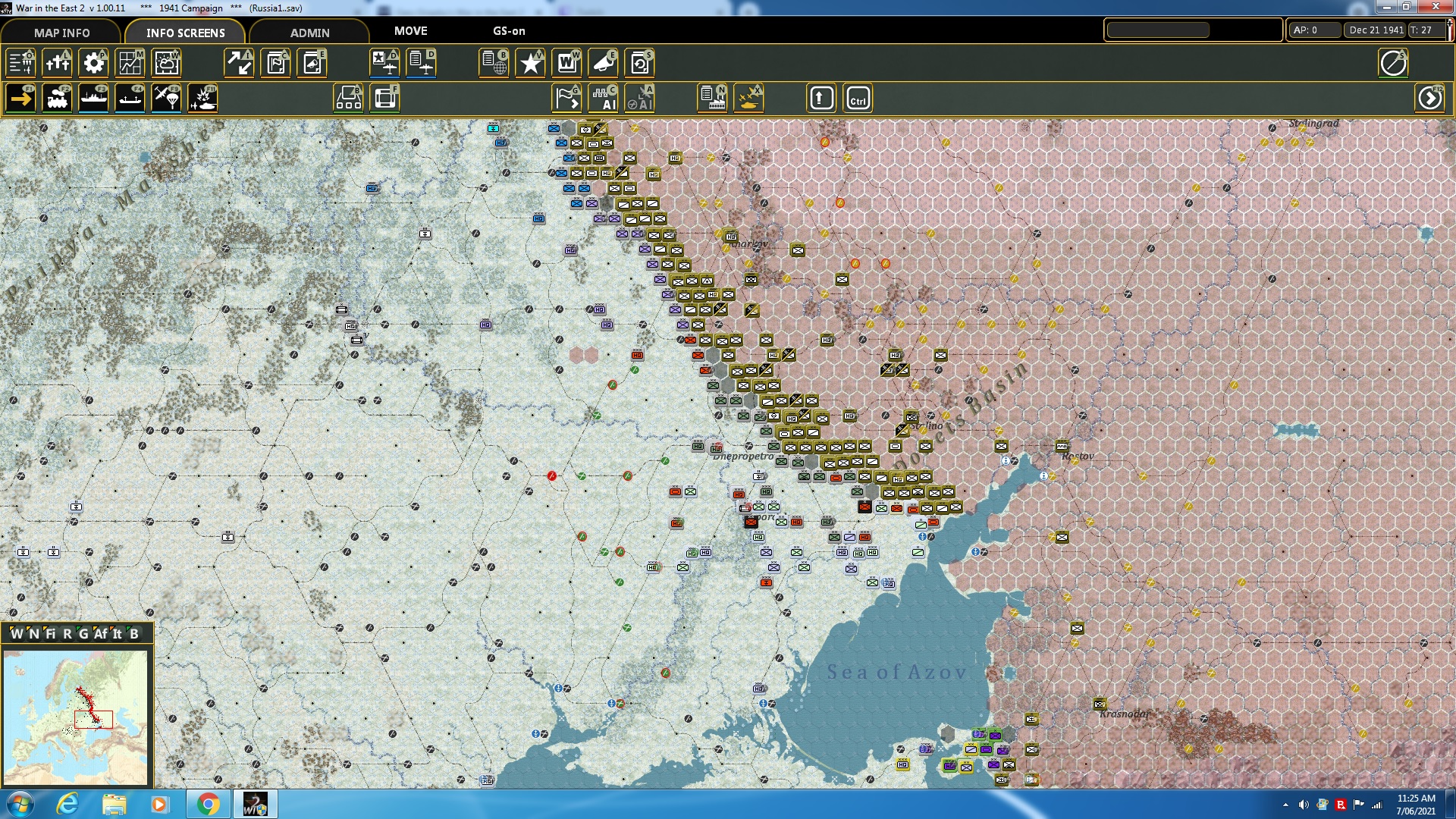
Task: Open the weather screen icon
Action: tap(166, 64)
